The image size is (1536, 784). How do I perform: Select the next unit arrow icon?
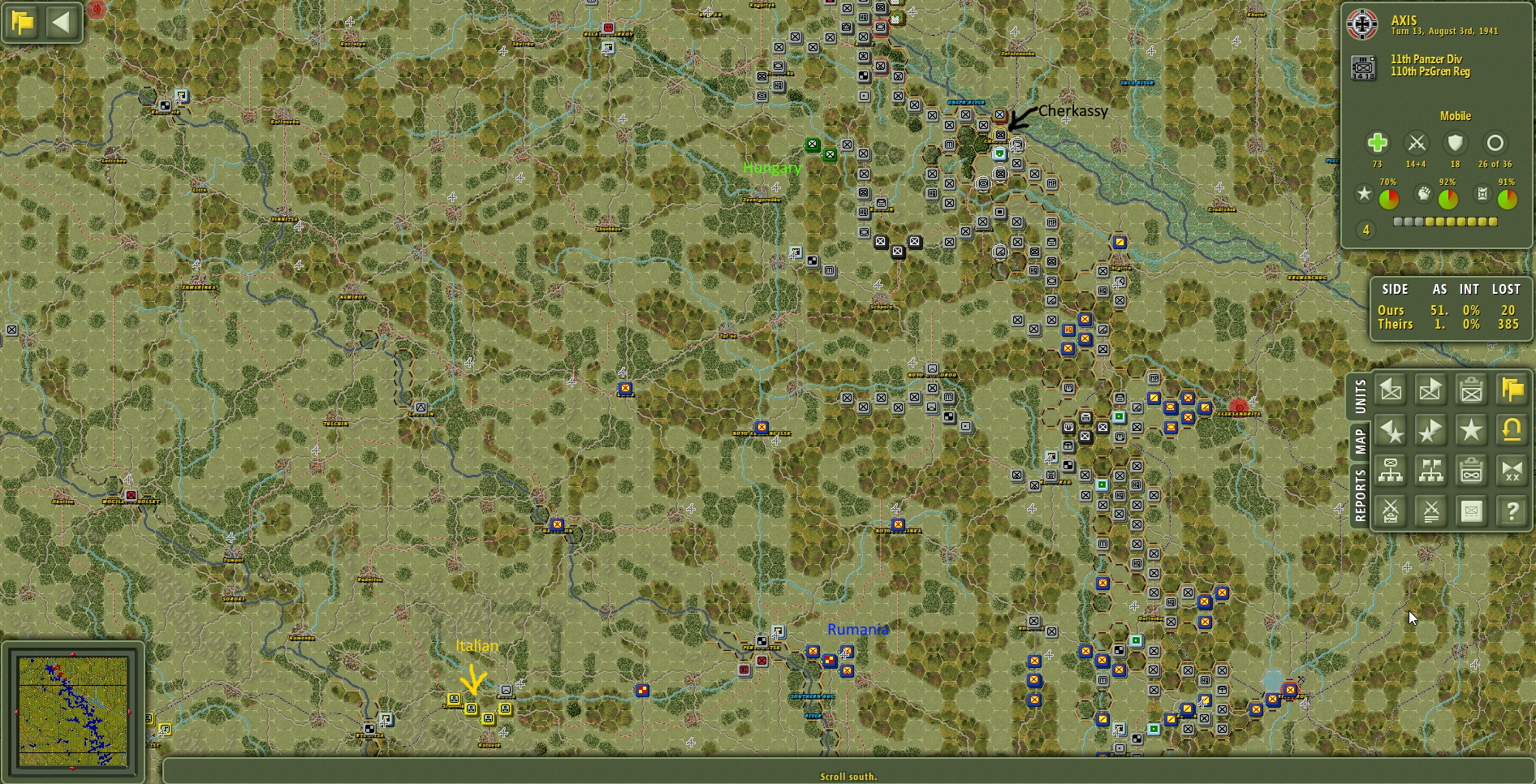(1431, 390)
